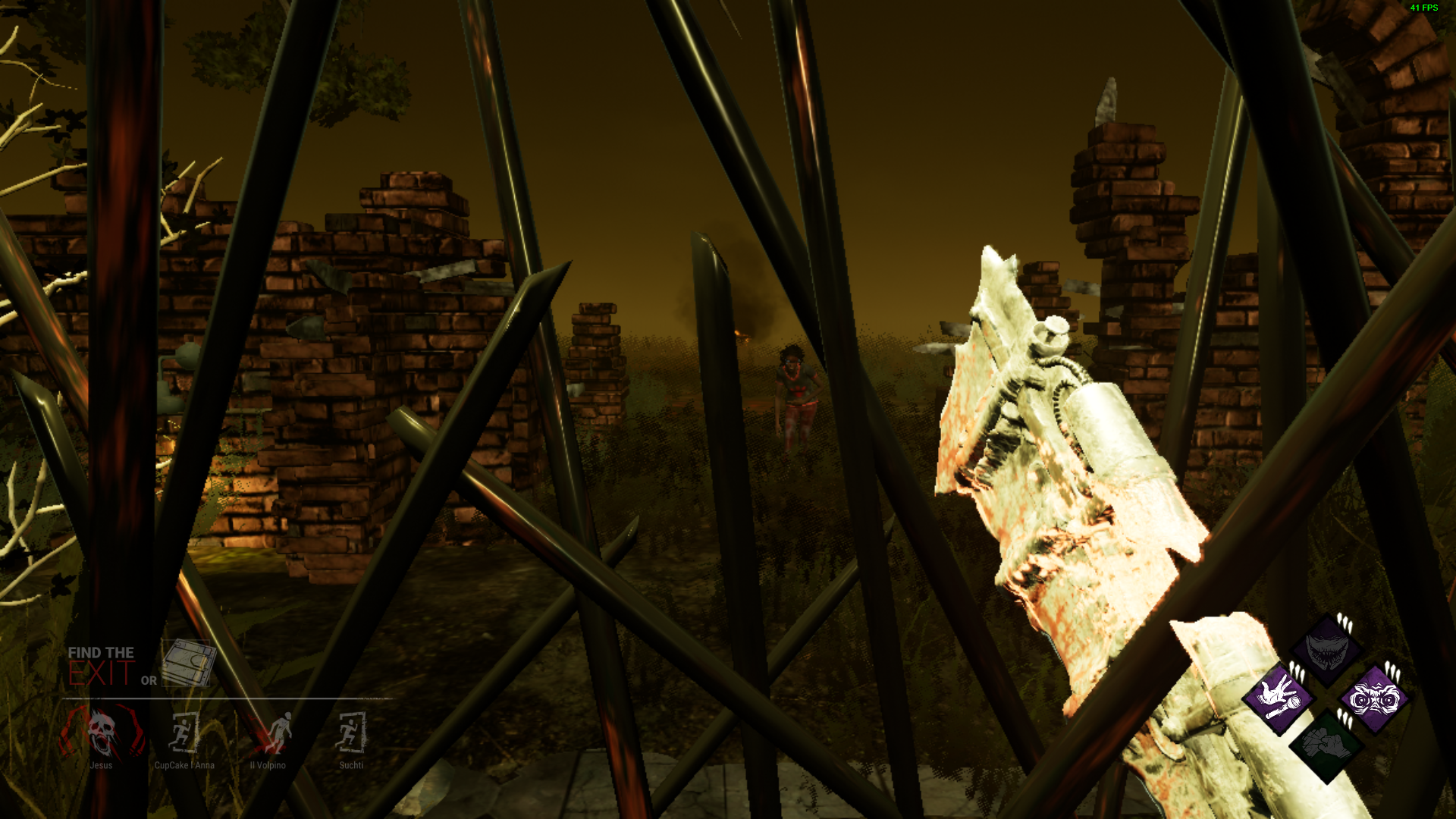The width and height of the screenshot is (1456, 819).
Task: Click Suchti's running survivor status icon
Action: [x=350, y=731]
